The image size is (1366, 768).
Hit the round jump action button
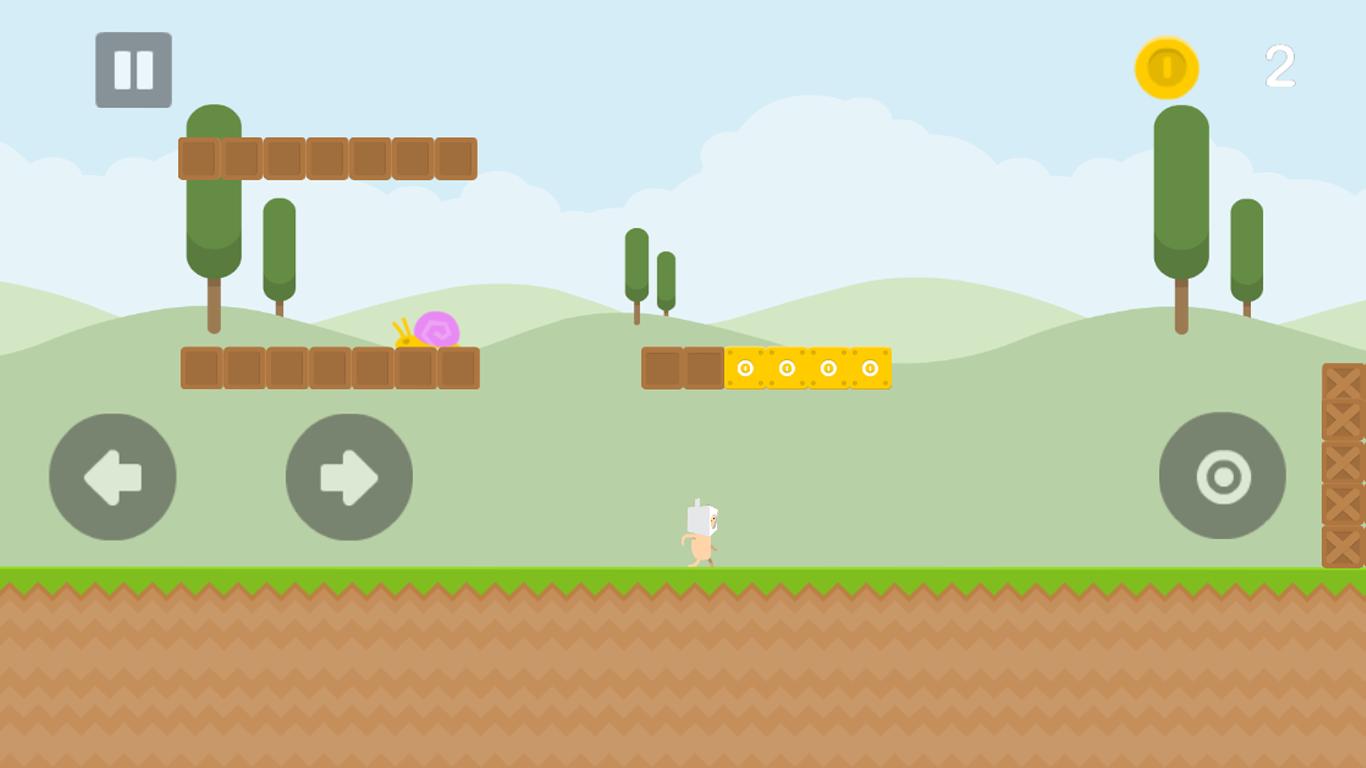pyautogui.click(x=1222, y=476)
